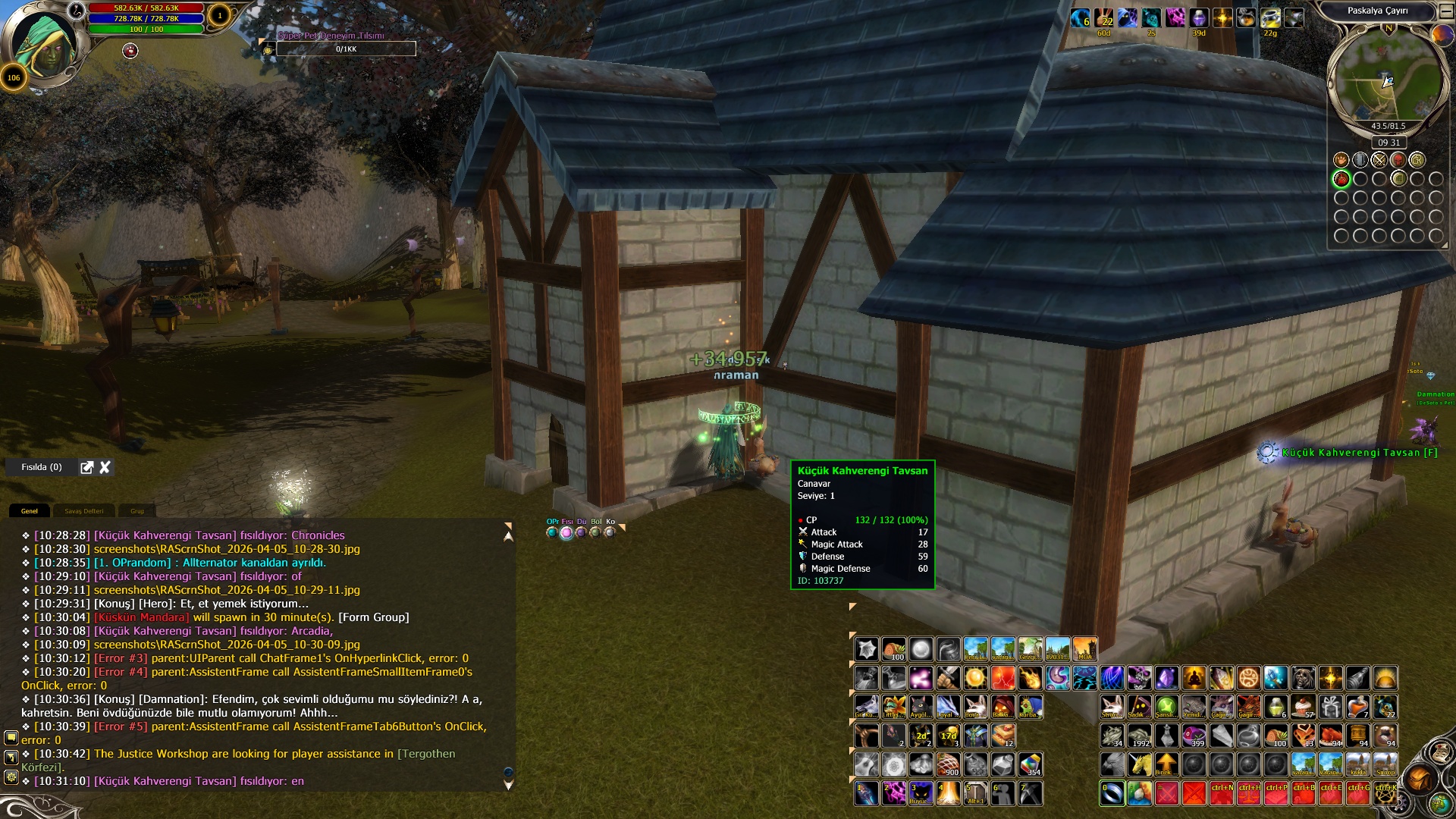
Task: Select the MOA teleport icon
Action: pos(1084,649)
